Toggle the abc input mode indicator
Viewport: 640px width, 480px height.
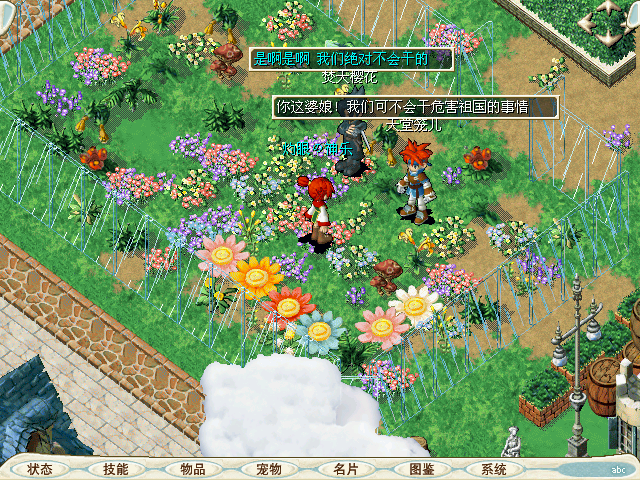pyautogui.click(x=617, y=469)
